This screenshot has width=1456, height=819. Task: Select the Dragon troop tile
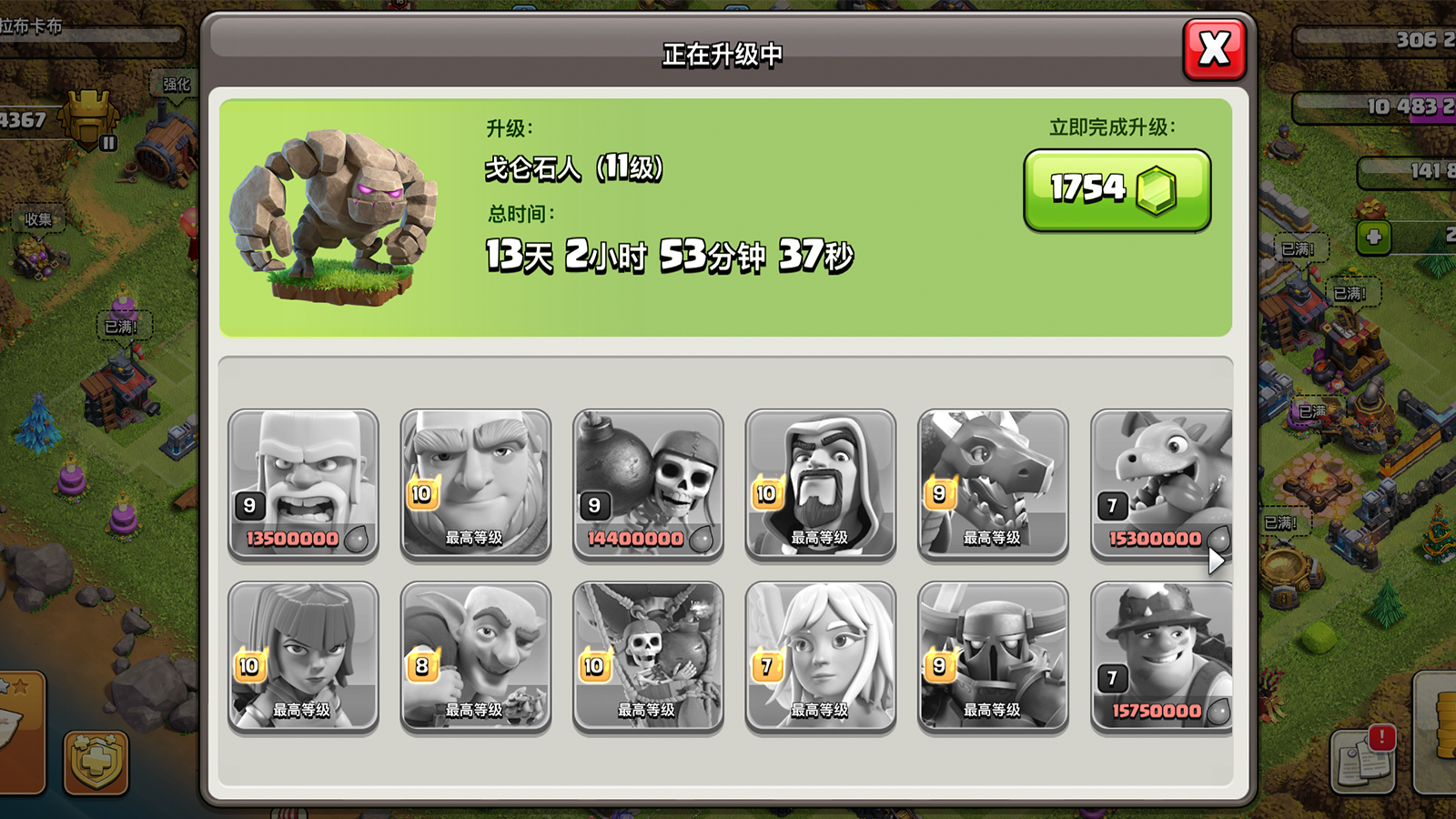[x=993, y=483]
